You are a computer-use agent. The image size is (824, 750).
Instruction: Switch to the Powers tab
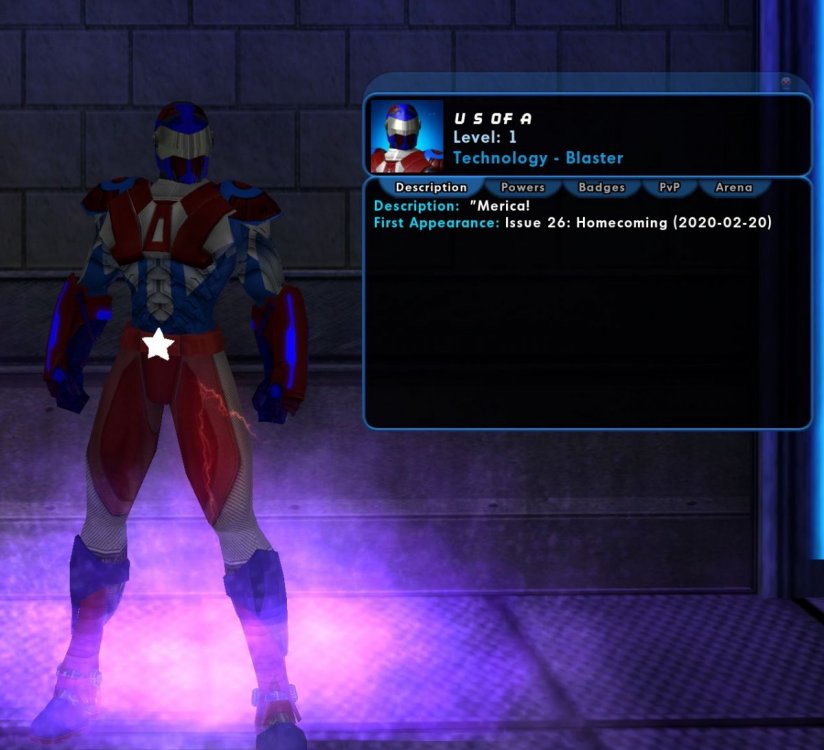click(522, 187)
